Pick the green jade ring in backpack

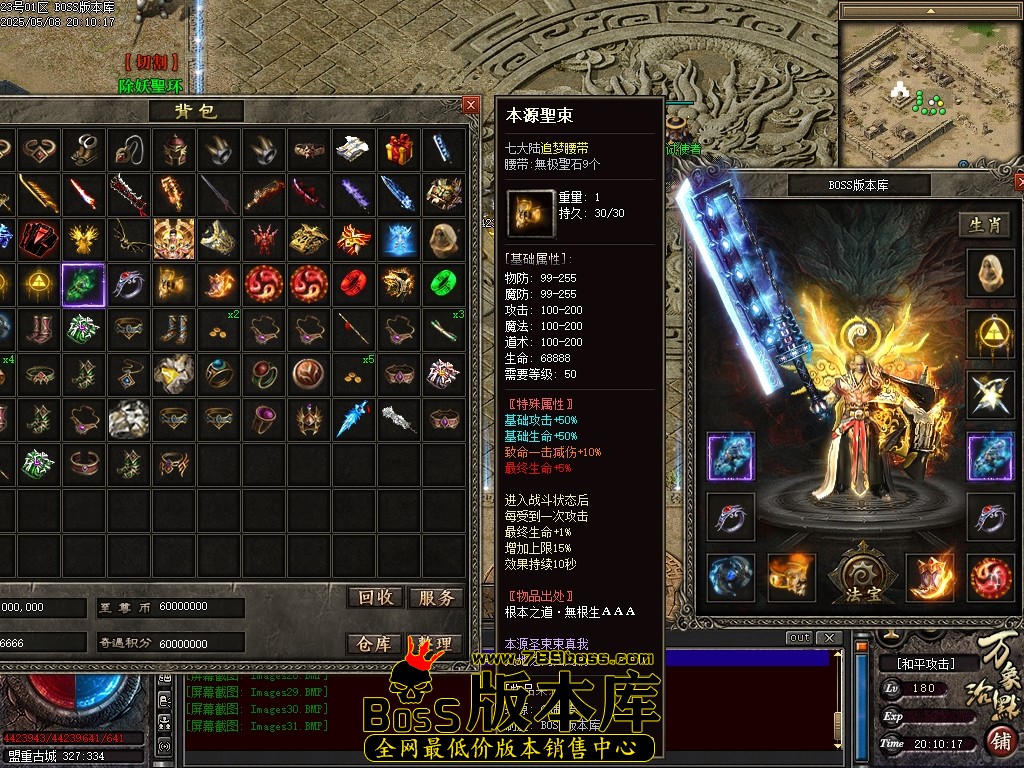(x=444, y=283)
